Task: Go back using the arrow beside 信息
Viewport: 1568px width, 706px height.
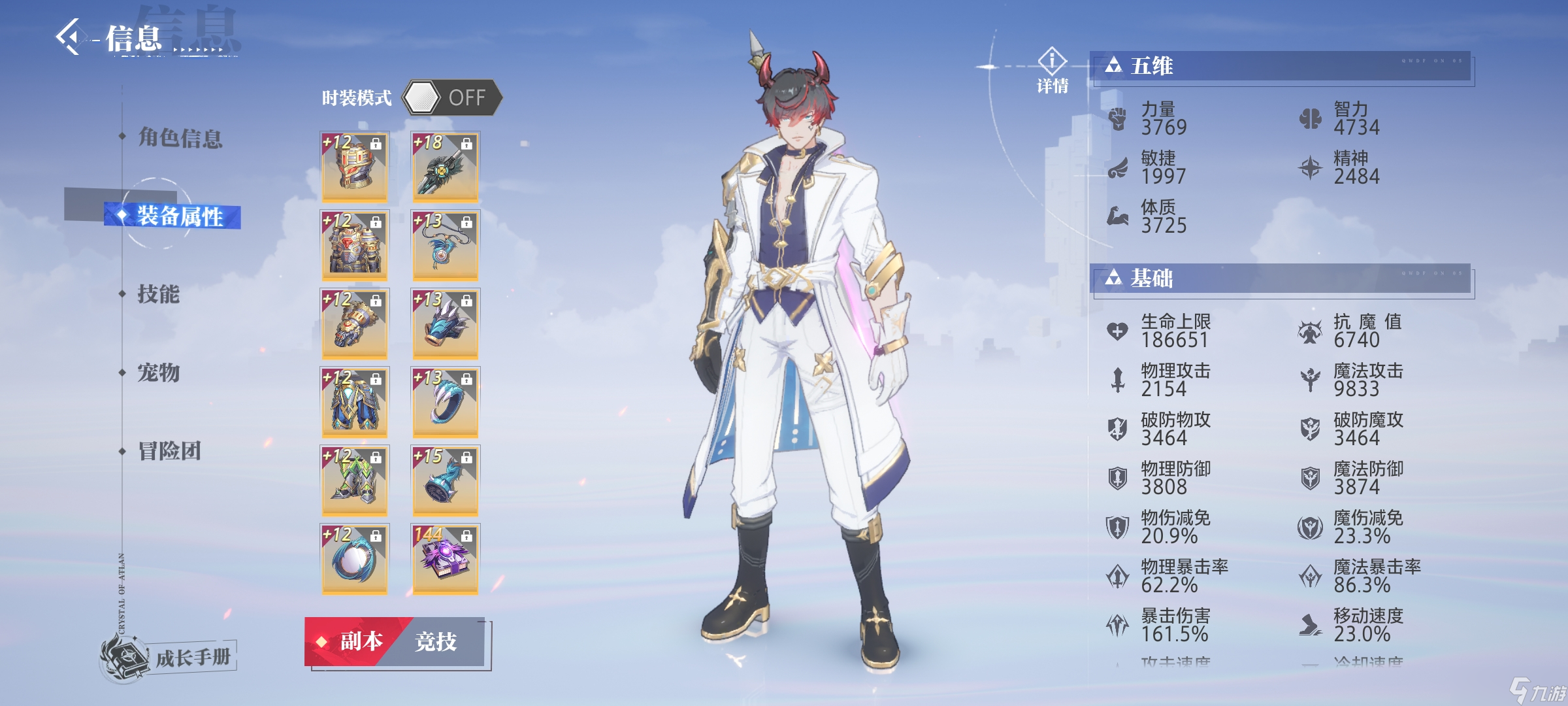Action: pos(69,37)
